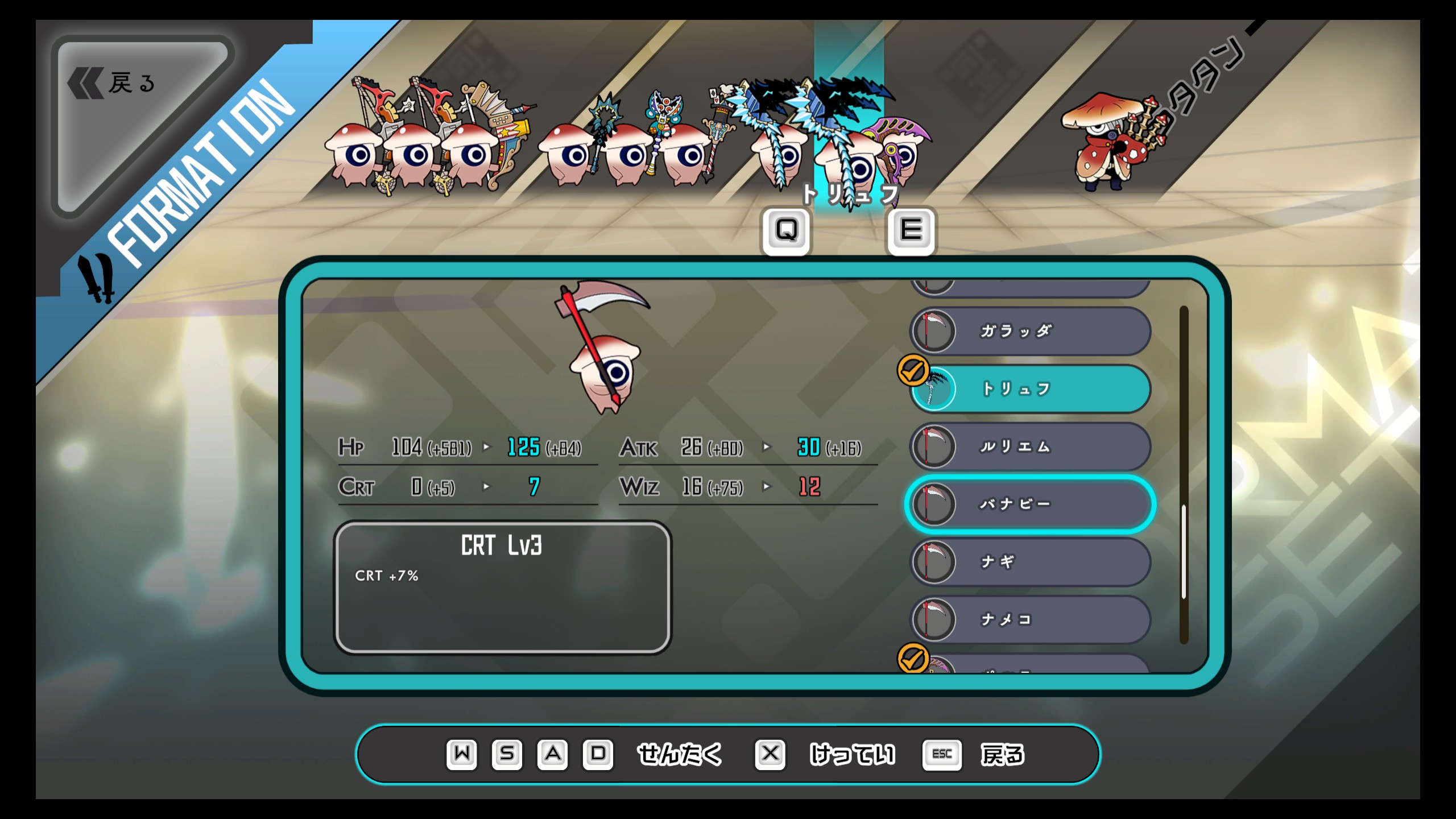Select ガラッダ in the unit list
1456x819 pixels.
[x=1031, y=331]
